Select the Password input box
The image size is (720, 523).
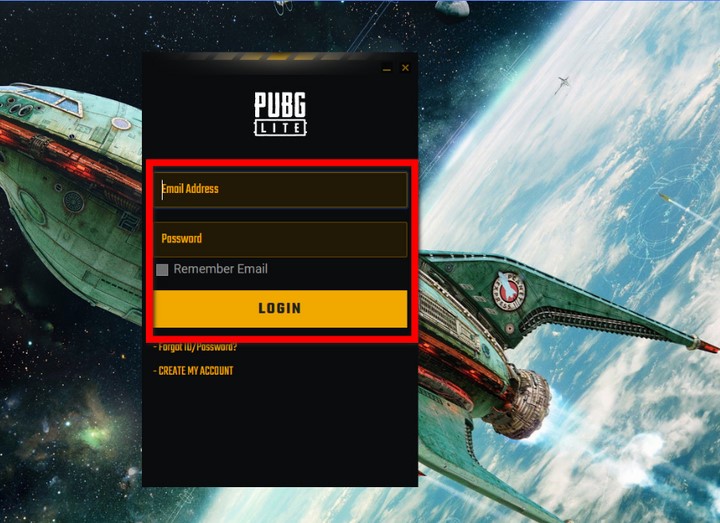coord(281,239)
